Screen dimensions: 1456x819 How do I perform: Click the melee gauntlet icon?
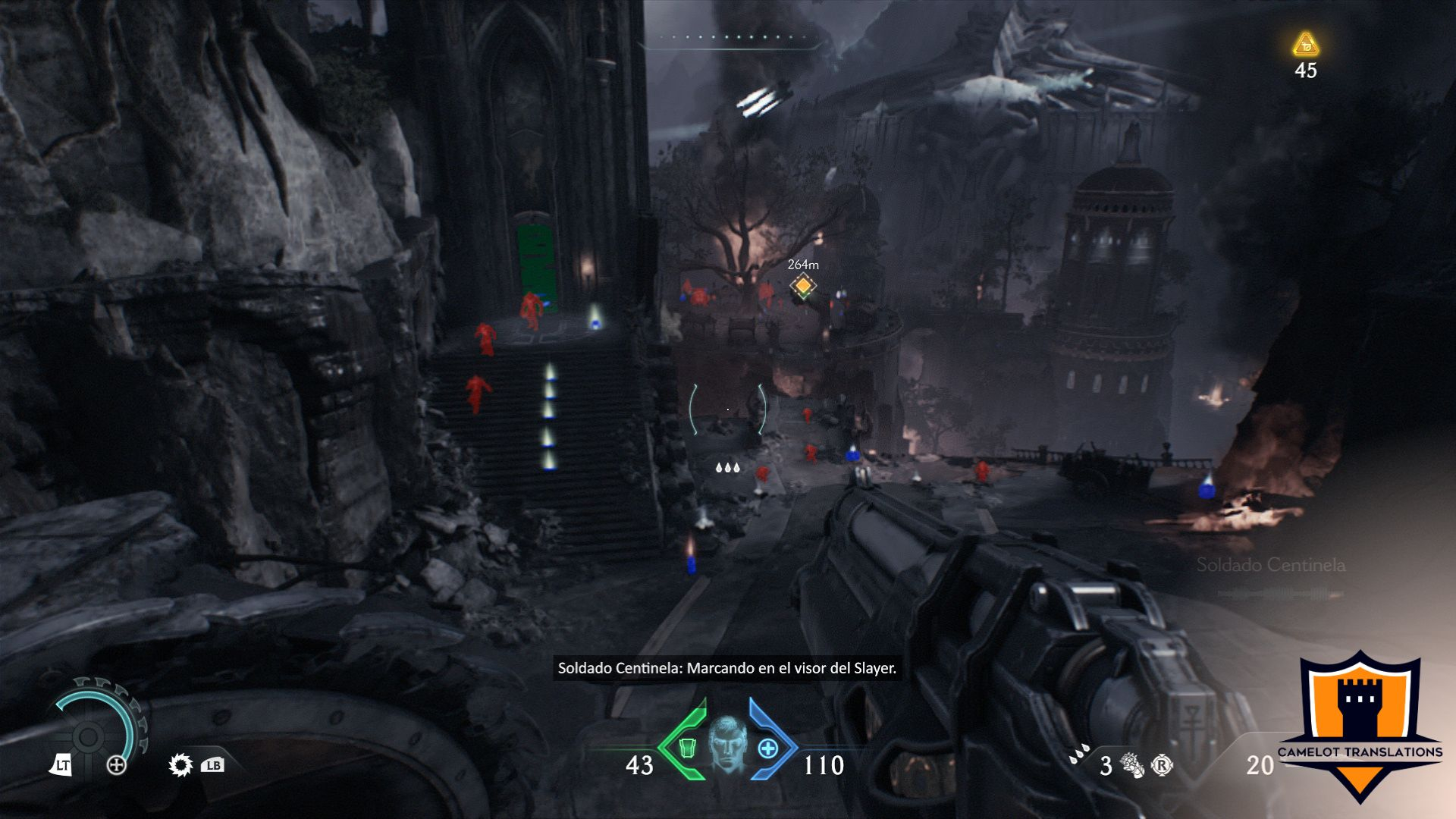(1131, 765)
